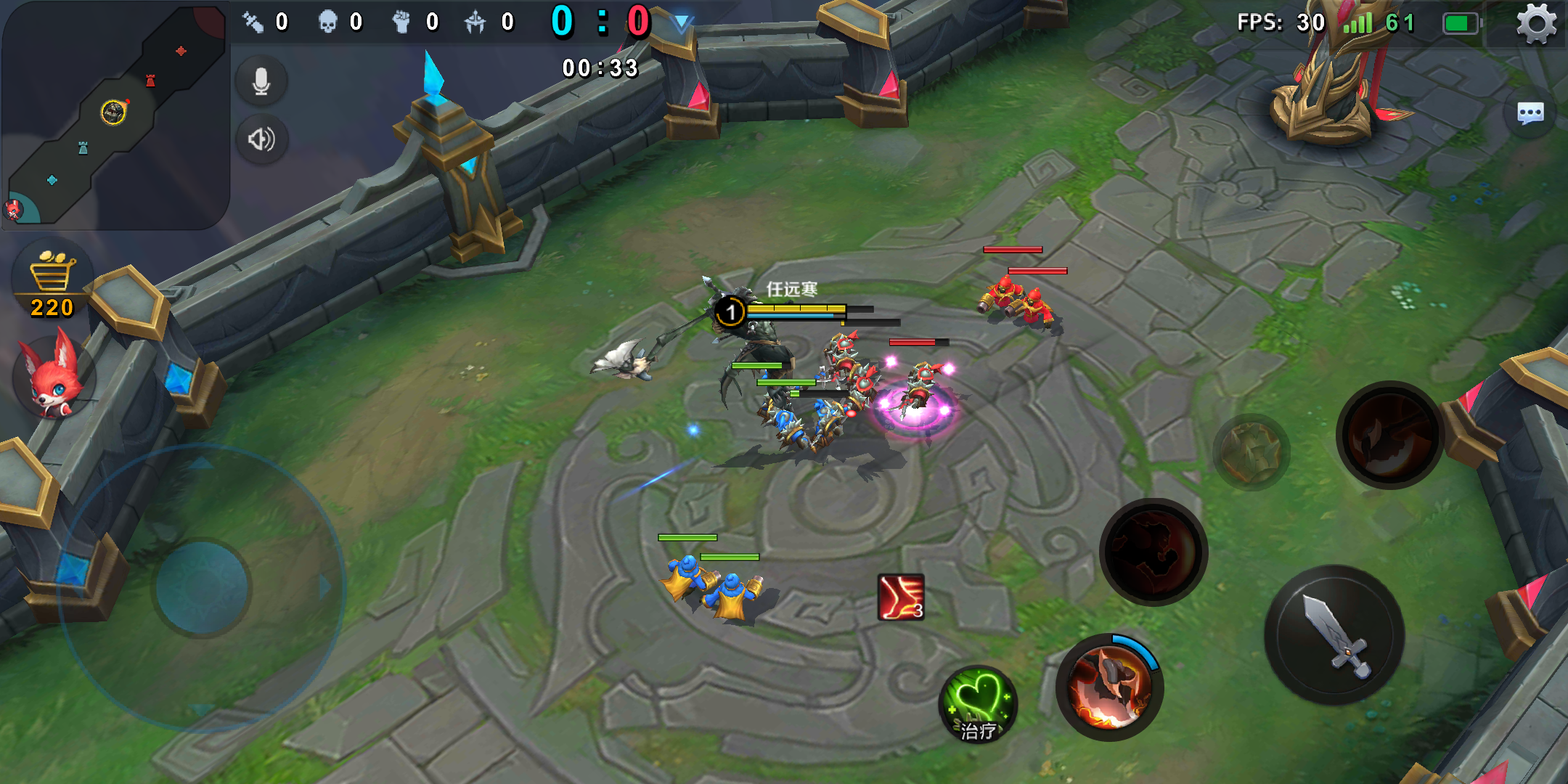Tap the minimap
The height and width of the screenshot is (784, 1568).
coord(115,115)
